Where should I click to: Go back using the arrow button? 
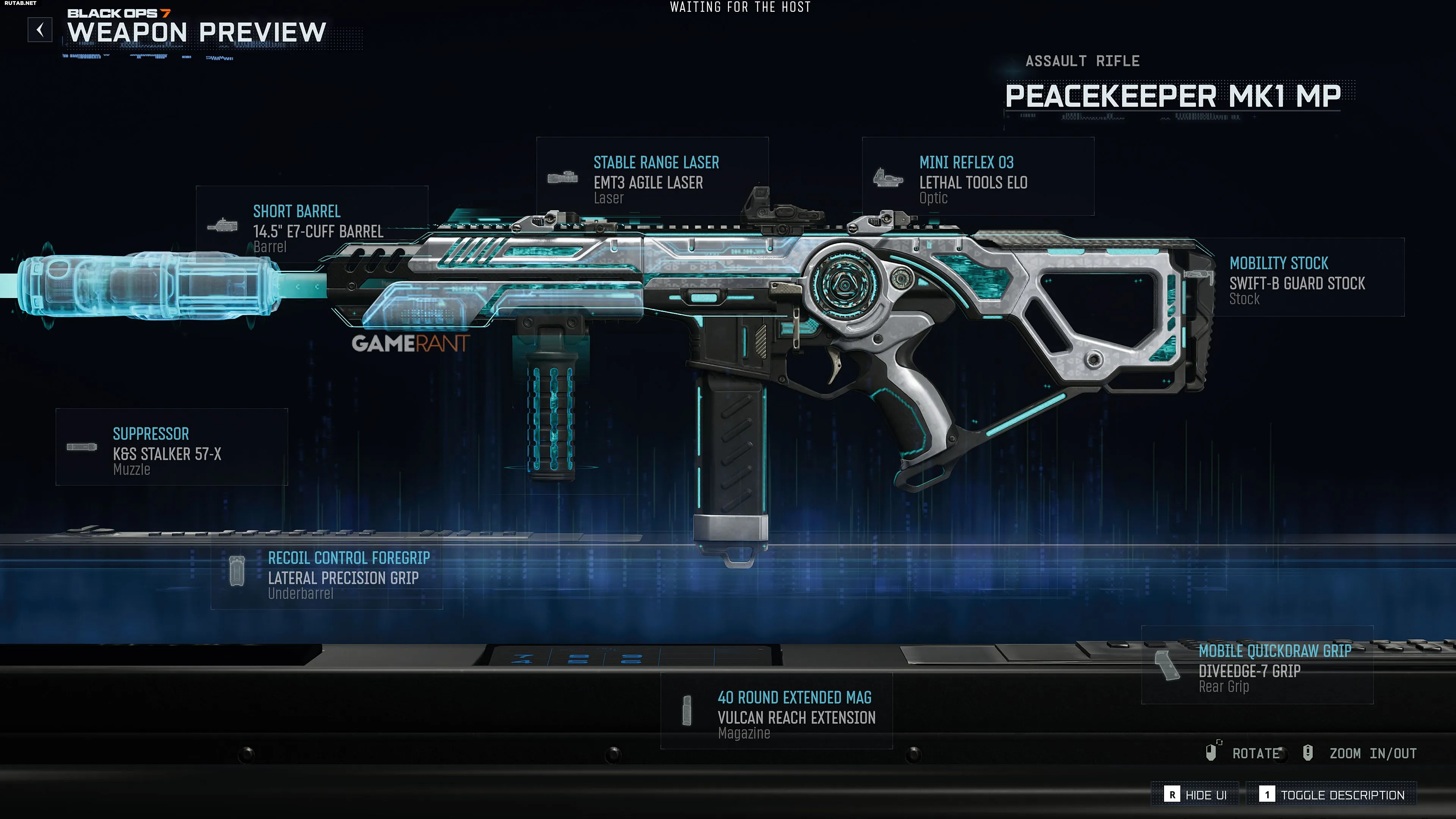tap(40, 30)
